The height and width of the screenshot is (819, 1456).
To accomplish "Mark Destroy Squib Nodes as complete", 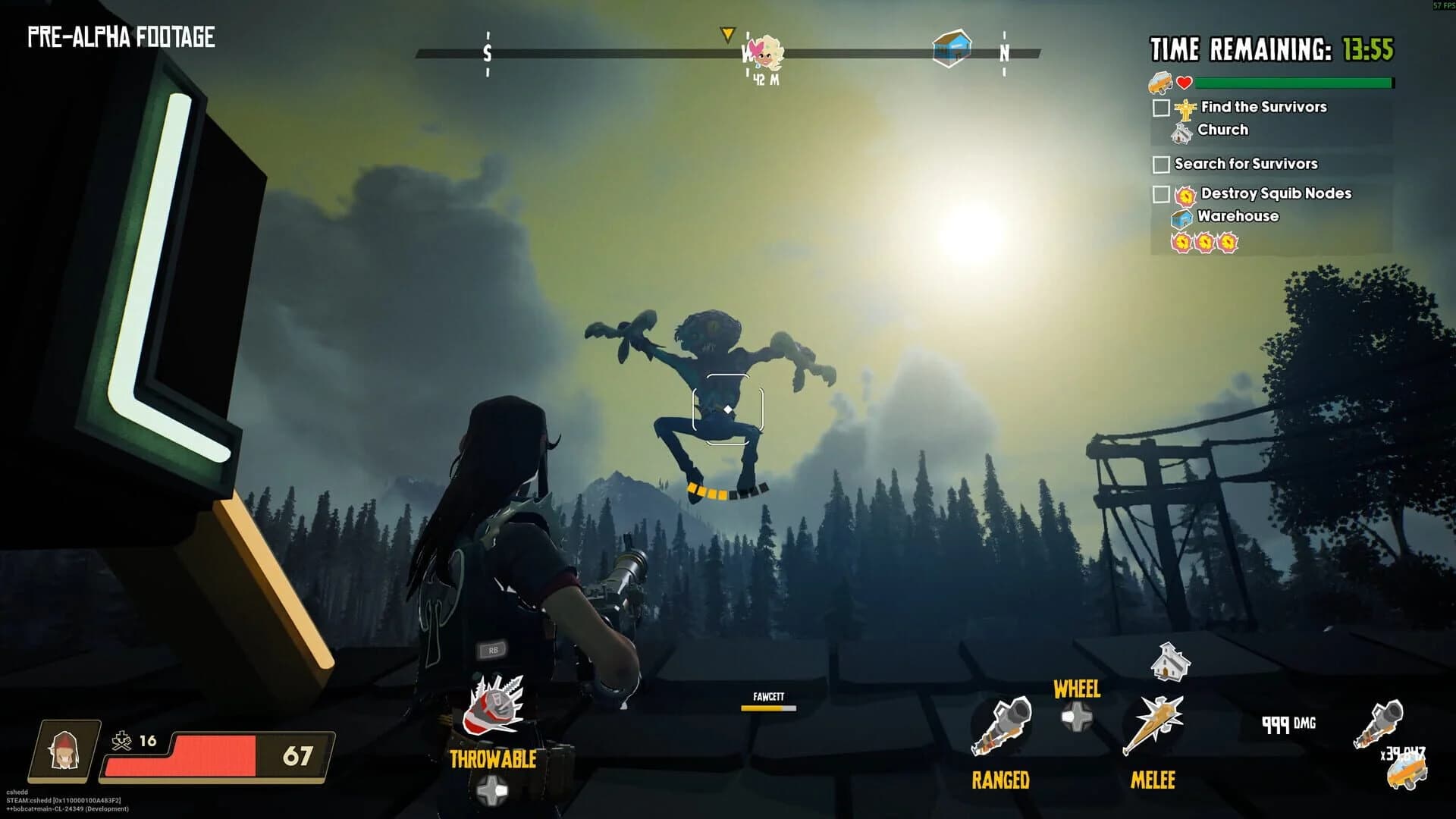I will [x=1159, y=194].
